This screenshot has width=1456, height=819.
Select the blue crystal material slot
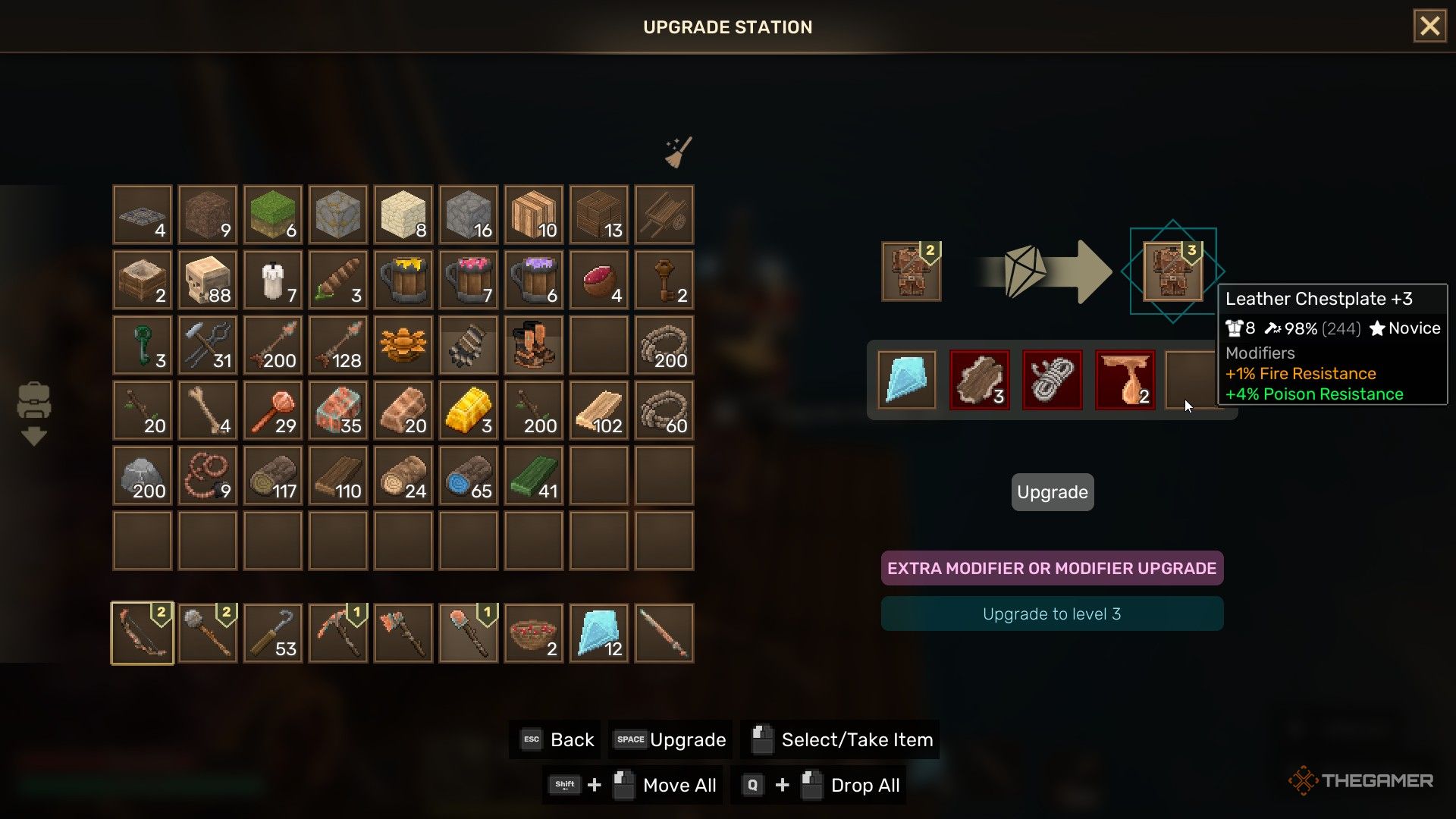[906, 380]
